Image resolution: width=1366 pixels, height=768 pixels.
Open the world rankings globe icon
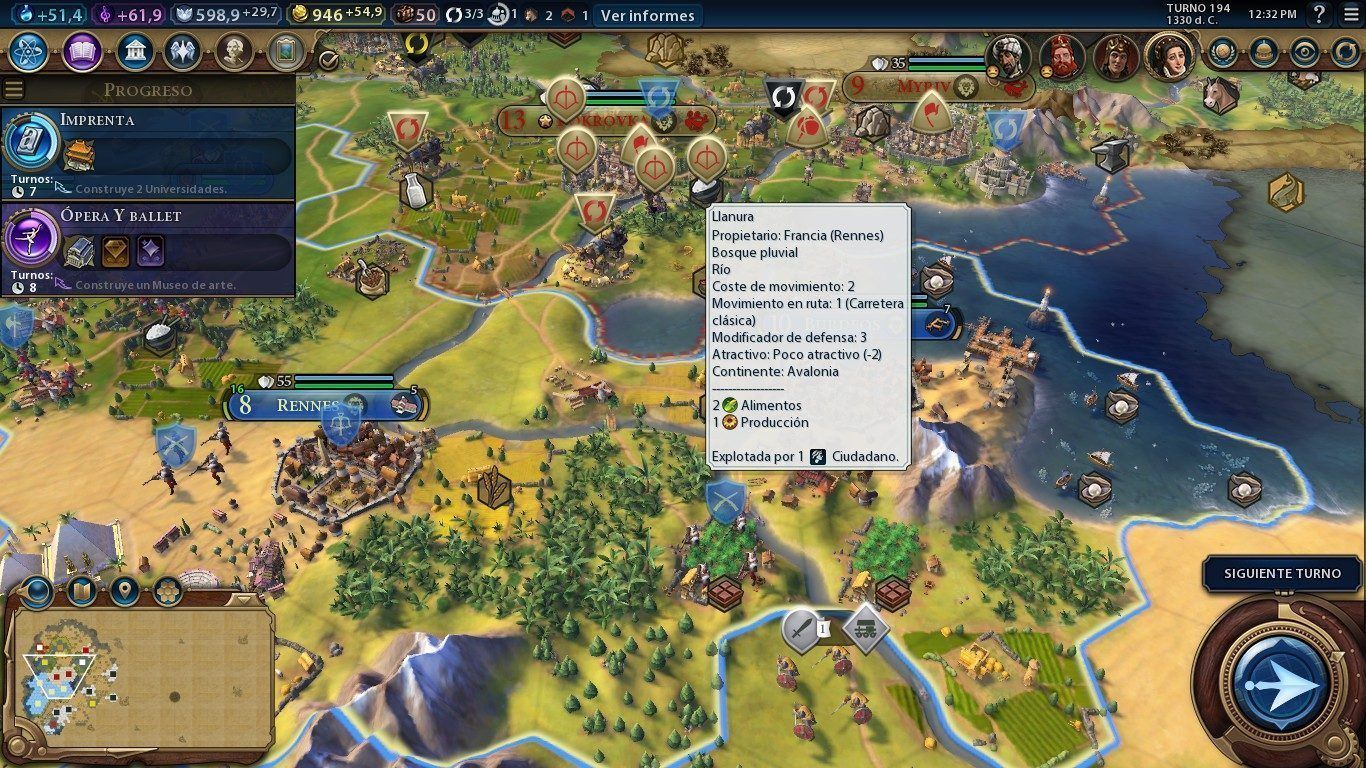[1222, 52]
